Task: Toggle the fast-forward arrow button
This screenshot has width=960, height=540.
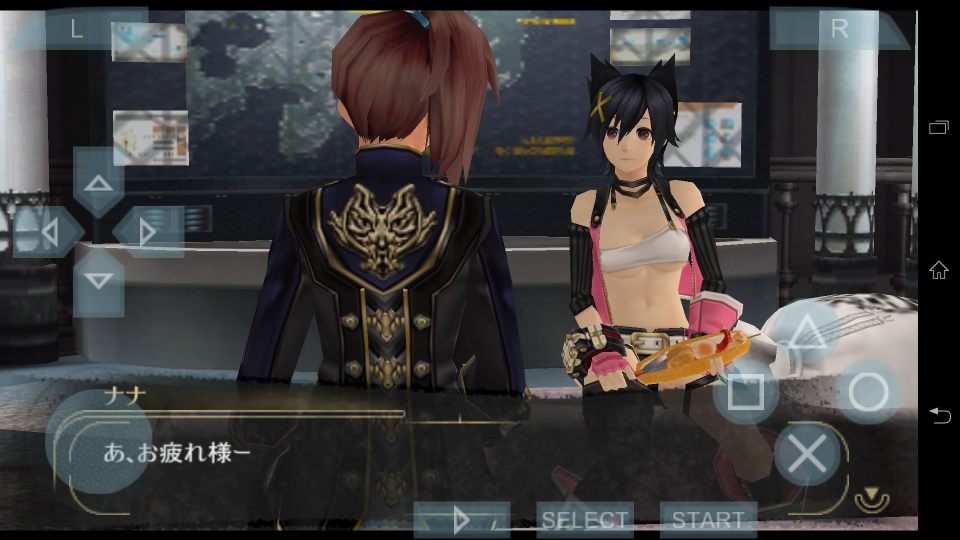Action: [461, 520]
